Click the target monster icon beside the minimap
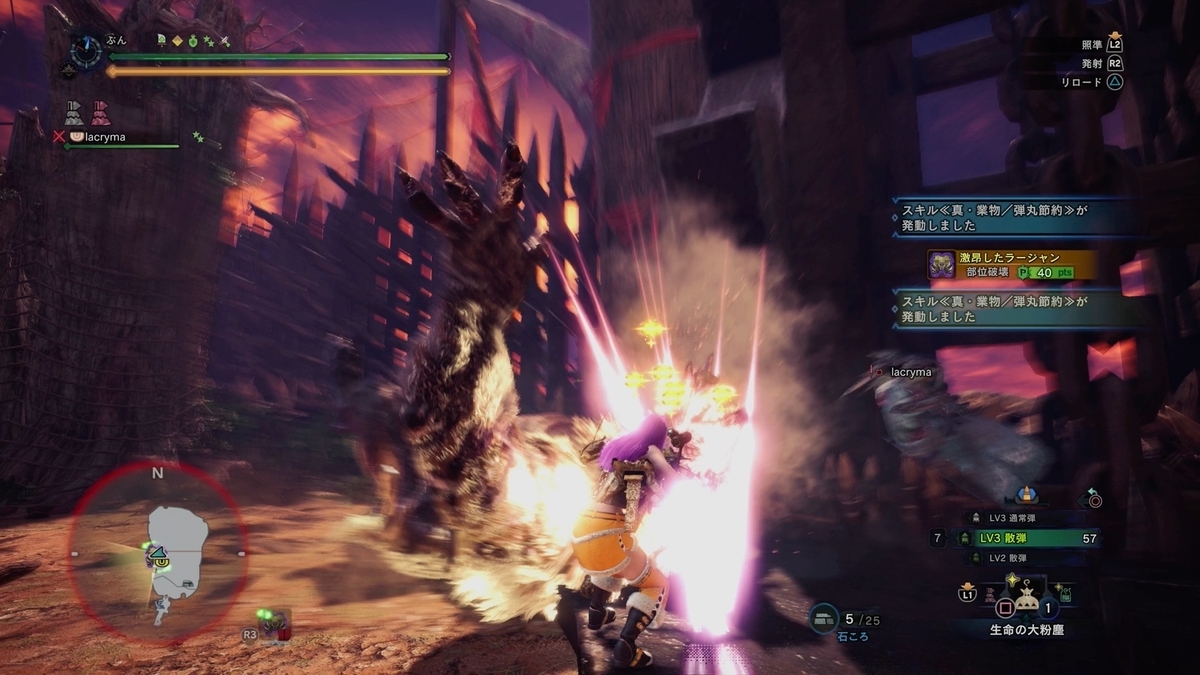The width and height of the screenshot is (1200, 675). click(273, 625)
